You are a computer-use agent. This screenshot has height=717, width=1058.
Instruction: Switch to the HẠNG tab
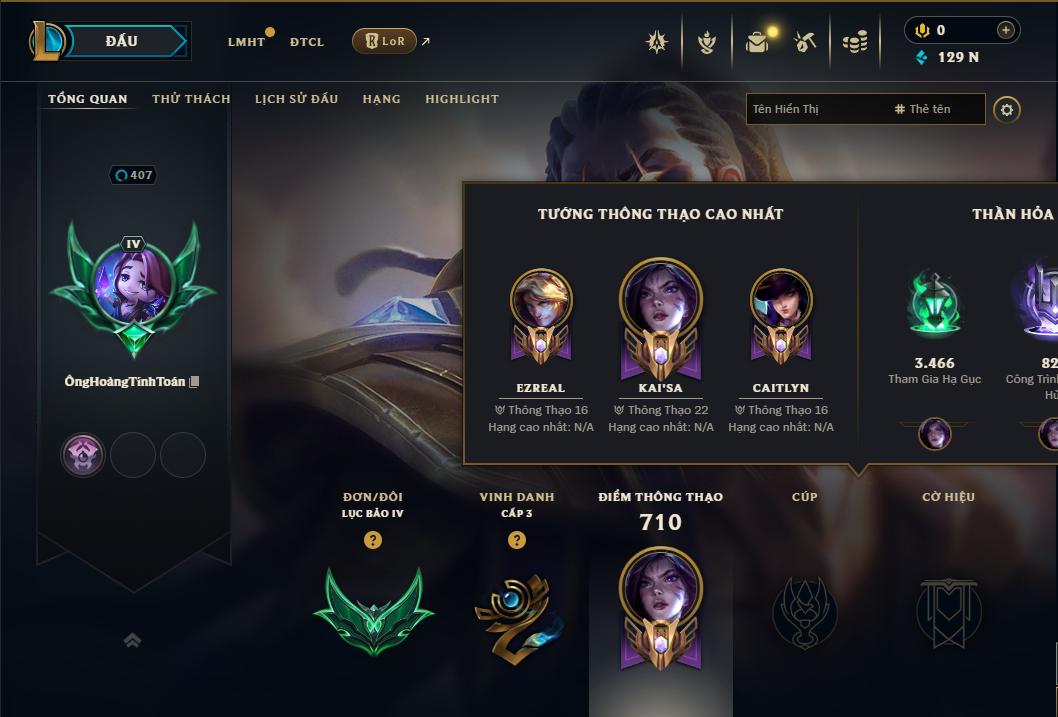tap(381, 99)
